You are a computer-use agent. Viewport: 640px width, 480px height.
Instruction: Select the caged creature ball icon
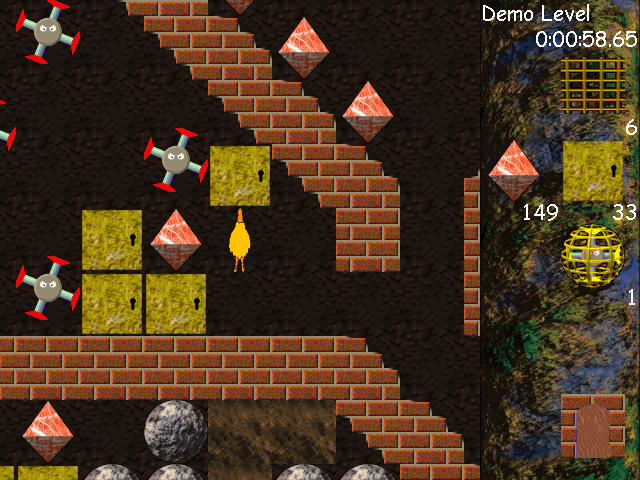tap(592, 256)
